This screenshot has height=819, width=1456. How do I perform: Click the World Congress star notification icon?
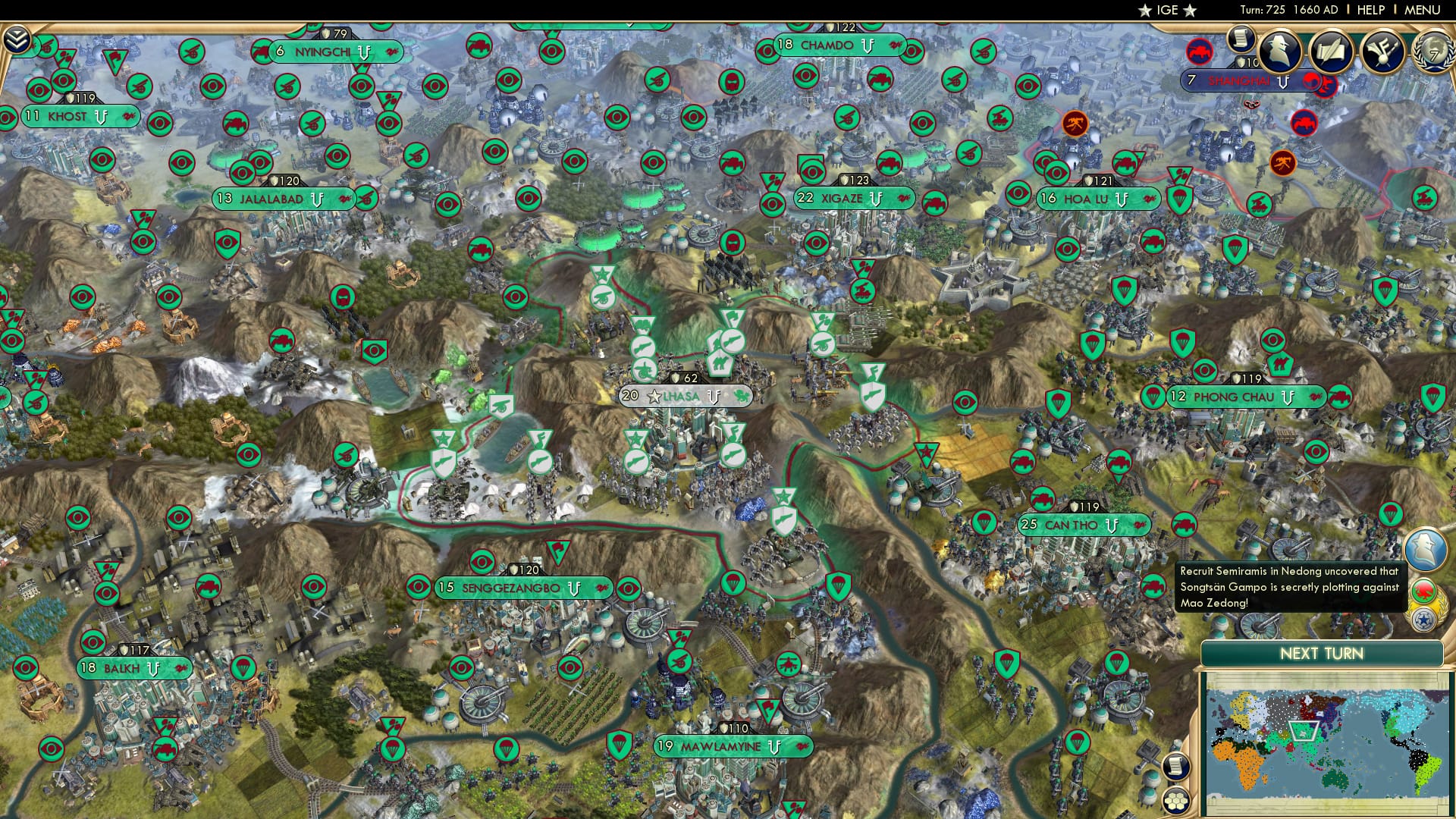[1422, 620]
